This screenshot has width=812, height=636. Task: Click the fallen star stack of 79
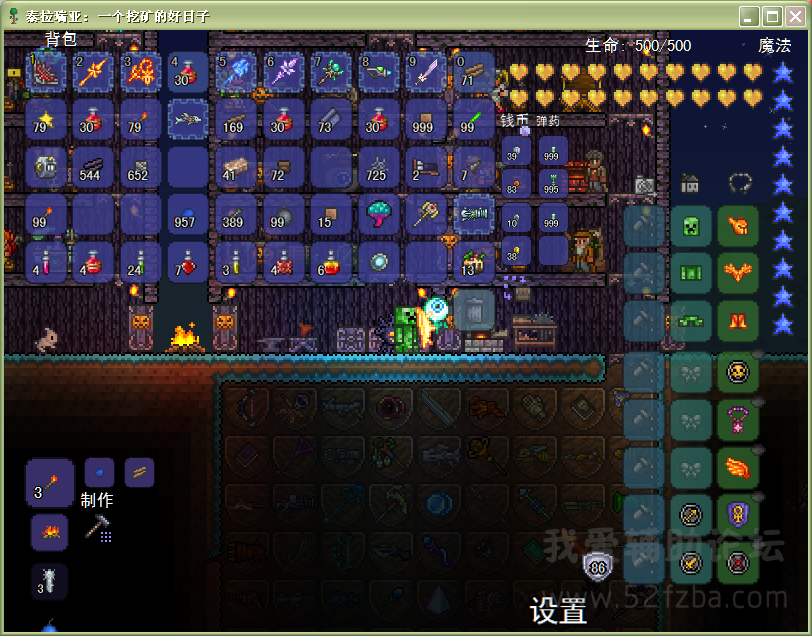[45, 119]
